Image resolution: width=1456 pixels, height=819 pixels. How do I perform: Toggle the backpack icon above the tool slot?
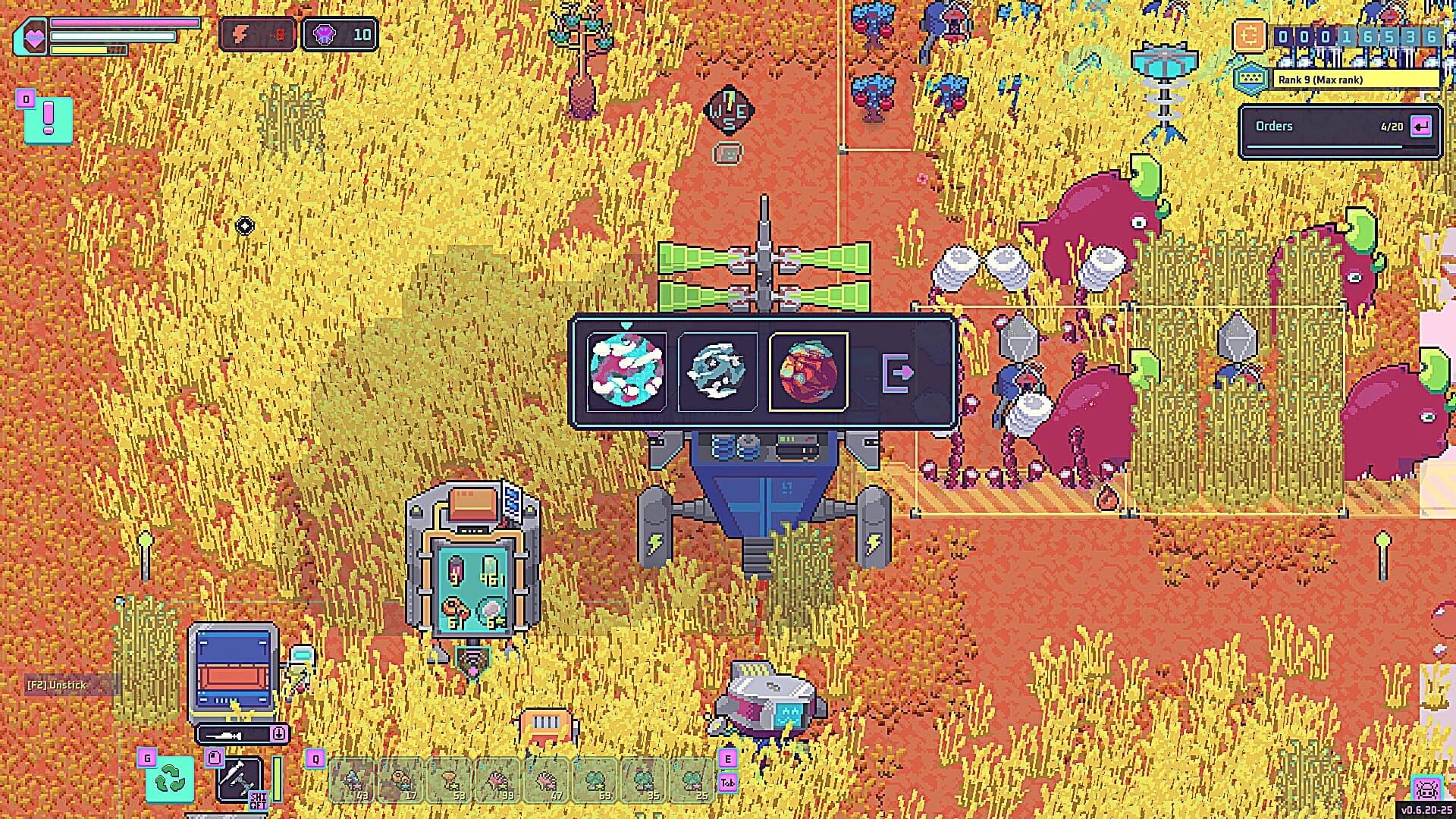click(x=215, y=758)
